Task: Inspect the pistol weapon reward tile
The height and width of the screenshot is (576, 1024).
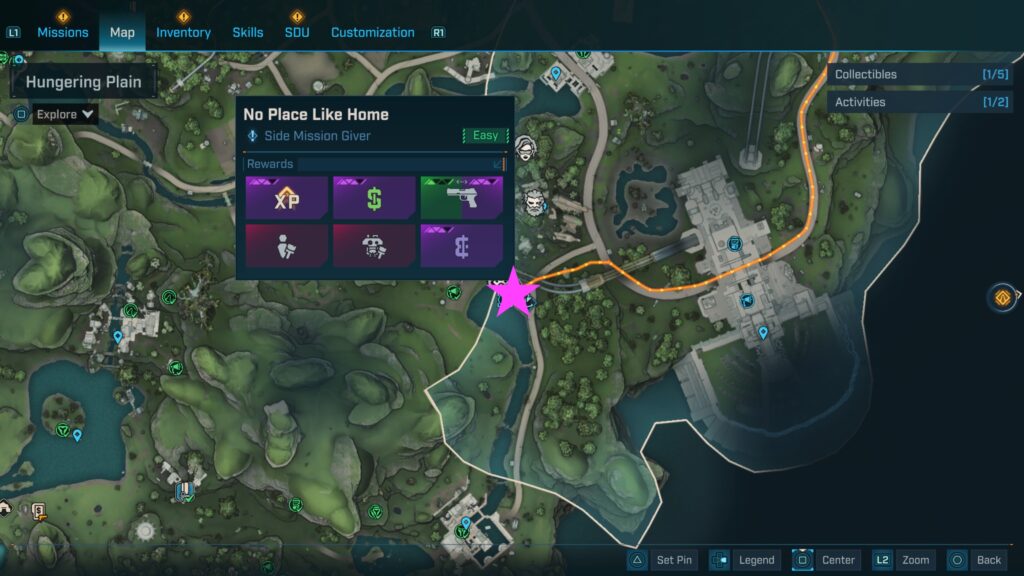Action: (x=461, y=197)
